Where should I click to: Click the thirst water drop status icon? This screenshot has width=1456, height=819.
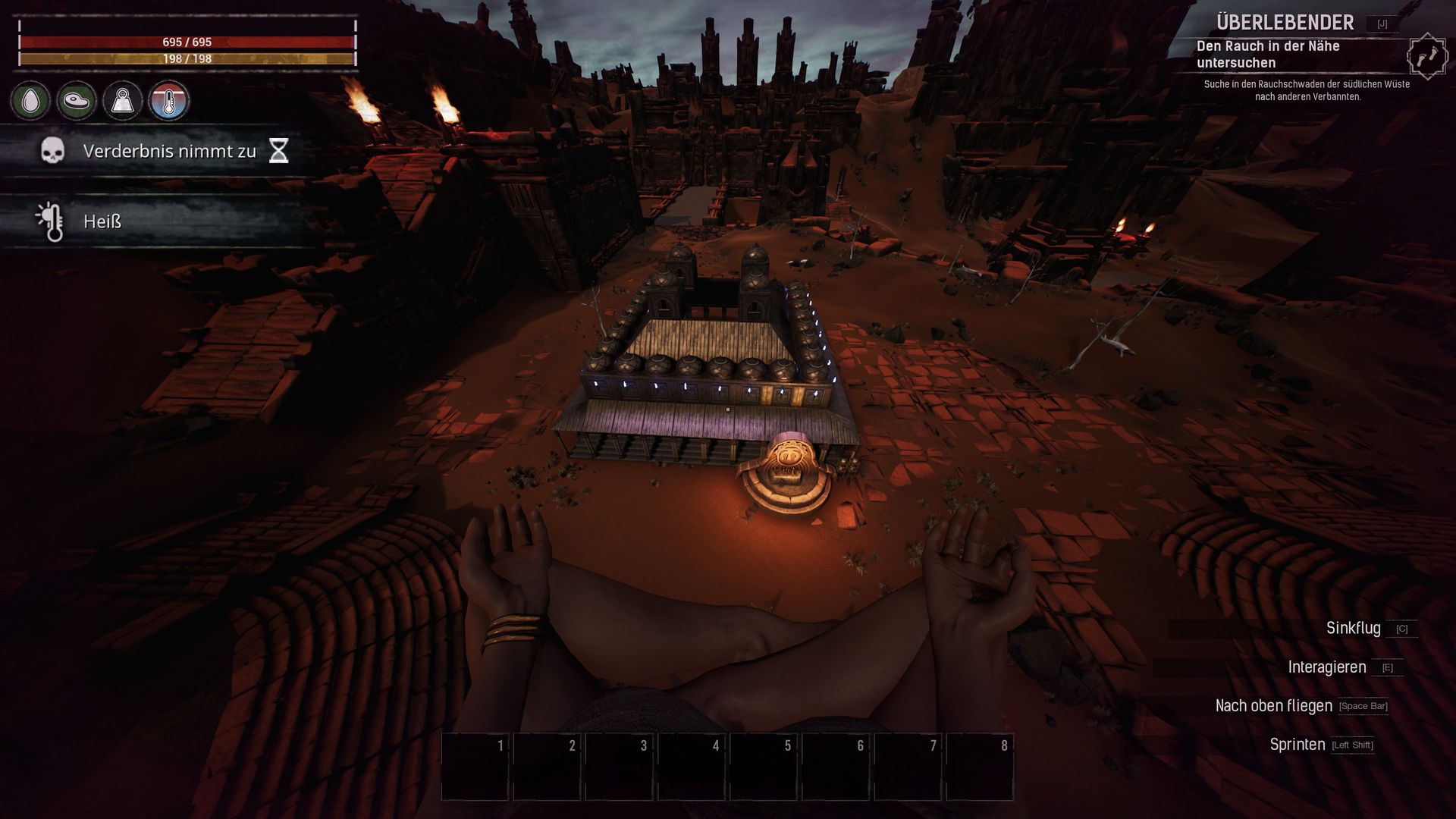(30, 101)
